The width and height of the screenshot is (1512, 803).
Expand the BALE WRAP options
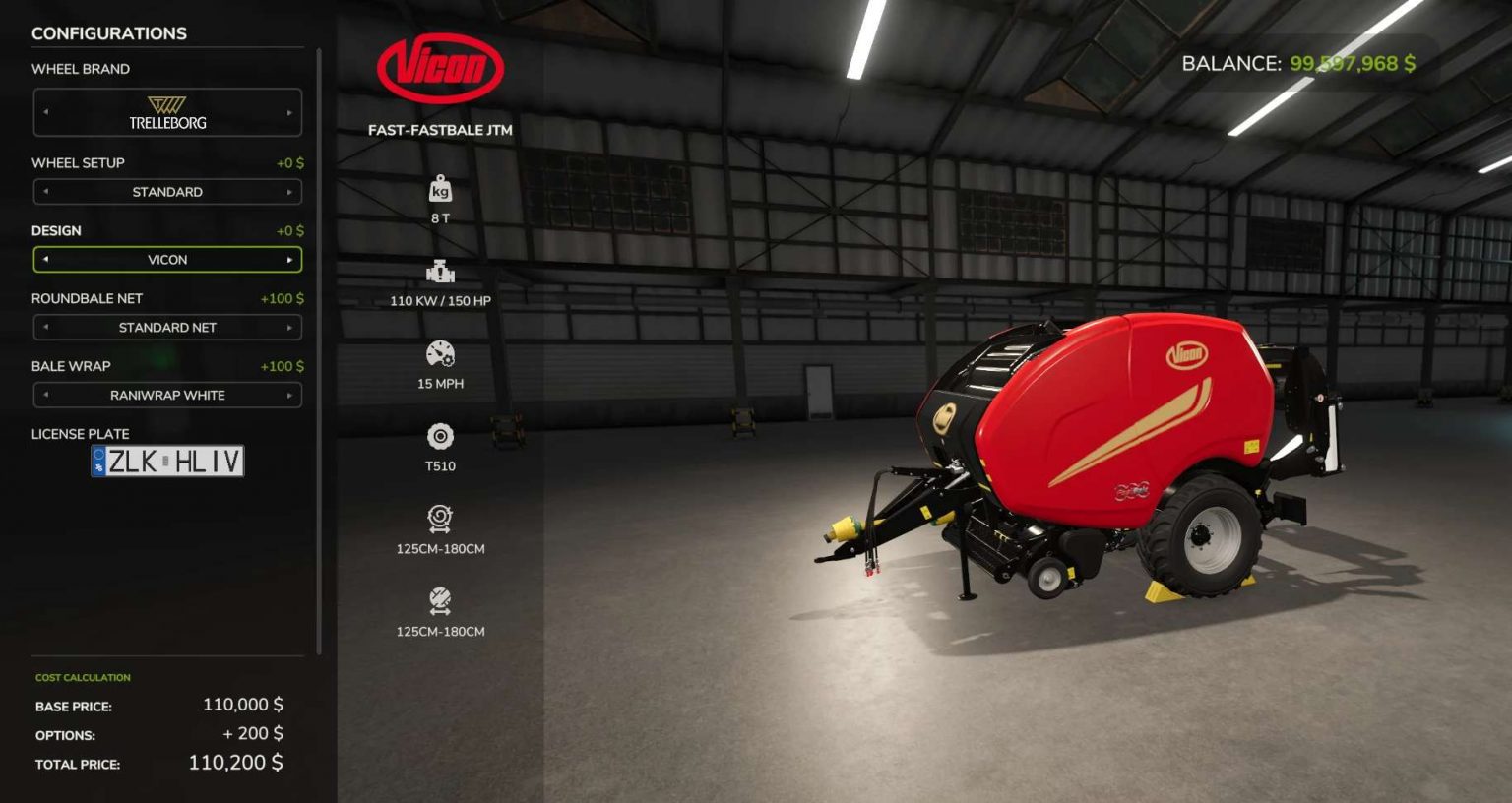point(166,395)
